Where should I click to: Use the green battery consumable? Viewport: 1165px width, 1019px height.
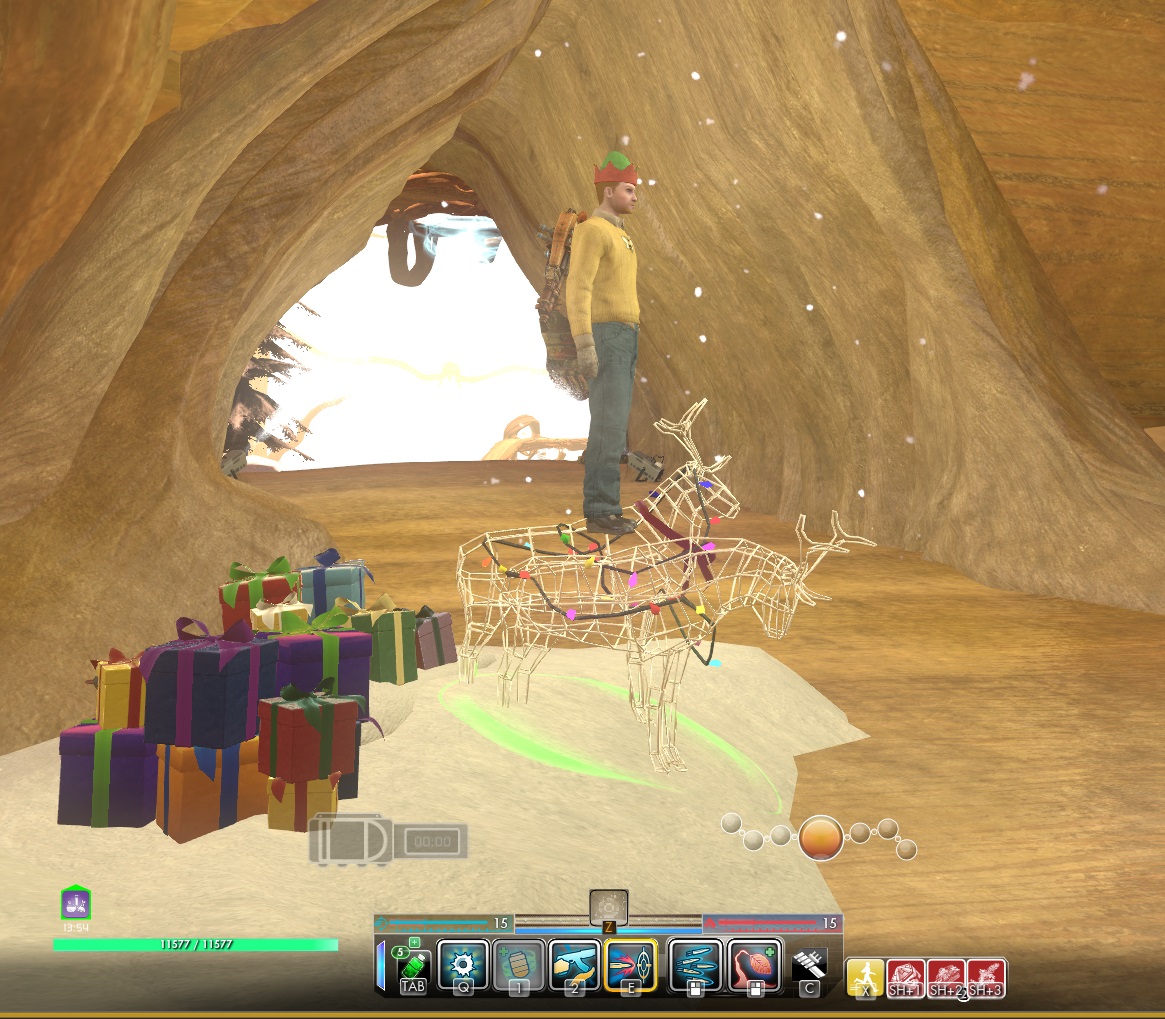click(x=415, y=967)
